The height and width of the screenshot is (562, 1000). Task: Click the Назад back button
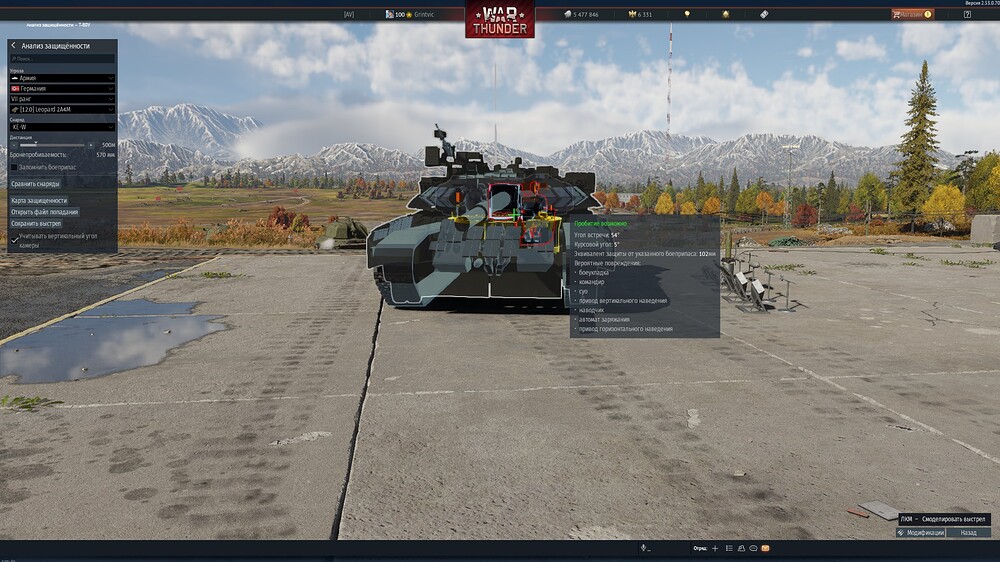coord(968,533)
